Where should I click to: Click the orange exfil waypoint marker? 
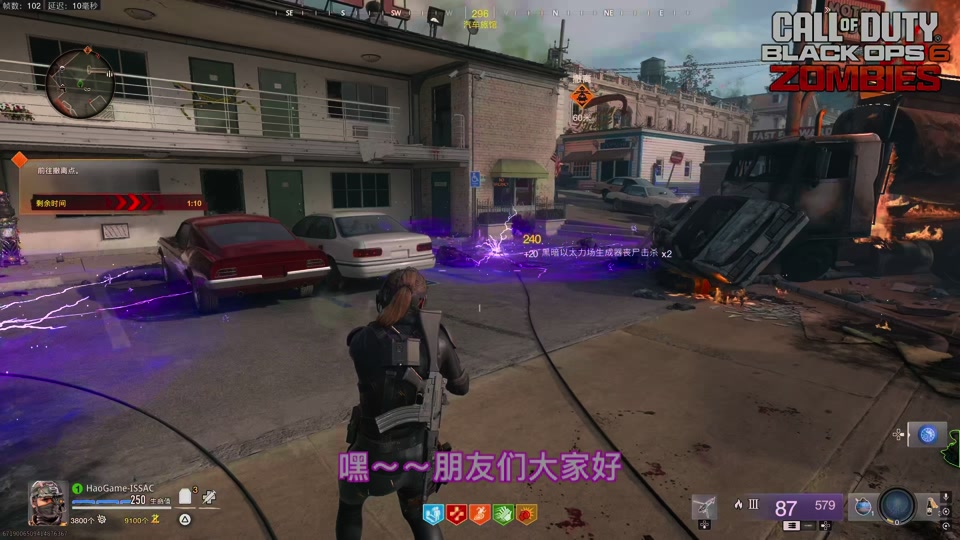pyautogui.click(x=582, y=97)
